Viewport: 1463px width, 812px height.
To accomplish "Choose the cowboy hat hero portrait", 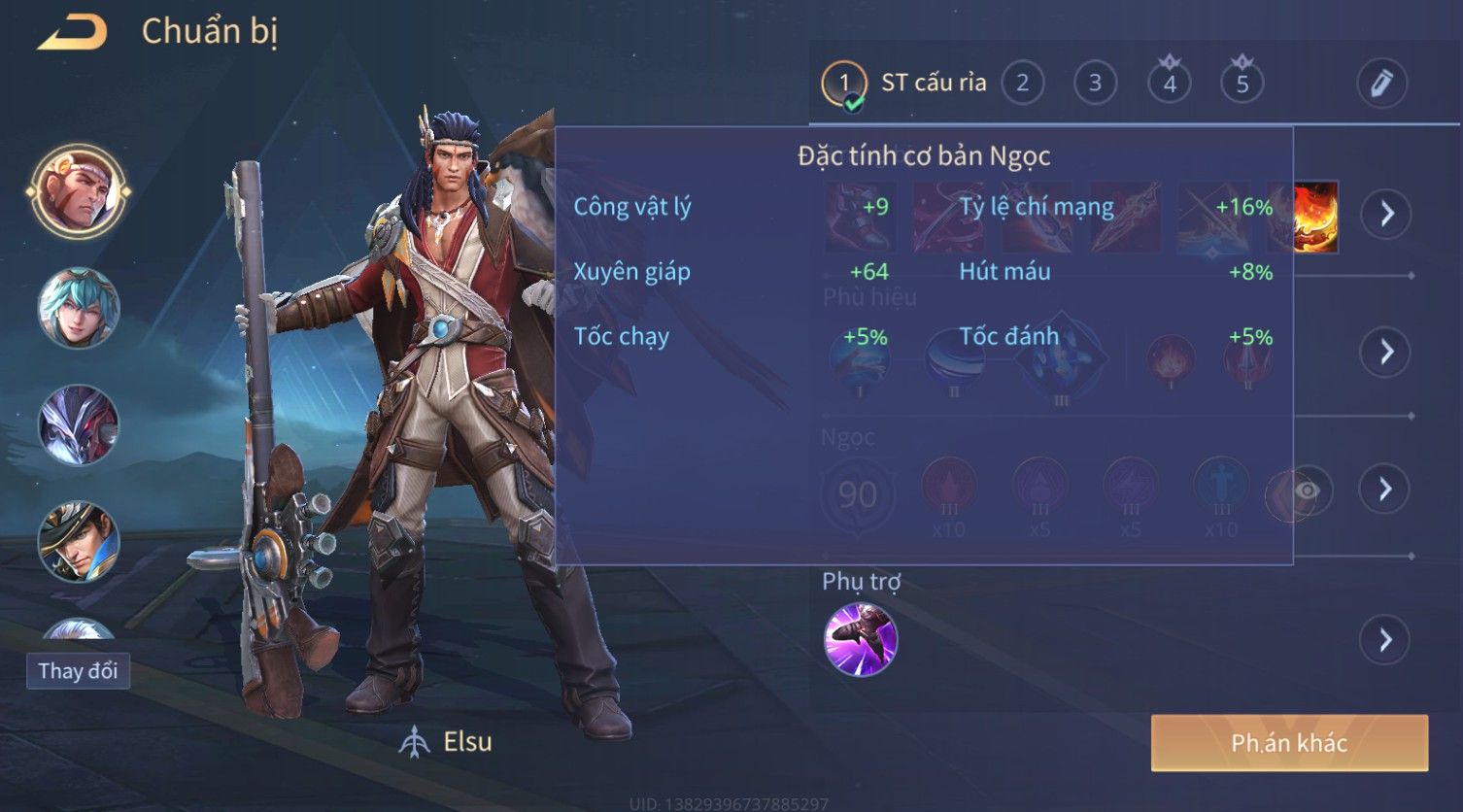I will pos(79,541).
